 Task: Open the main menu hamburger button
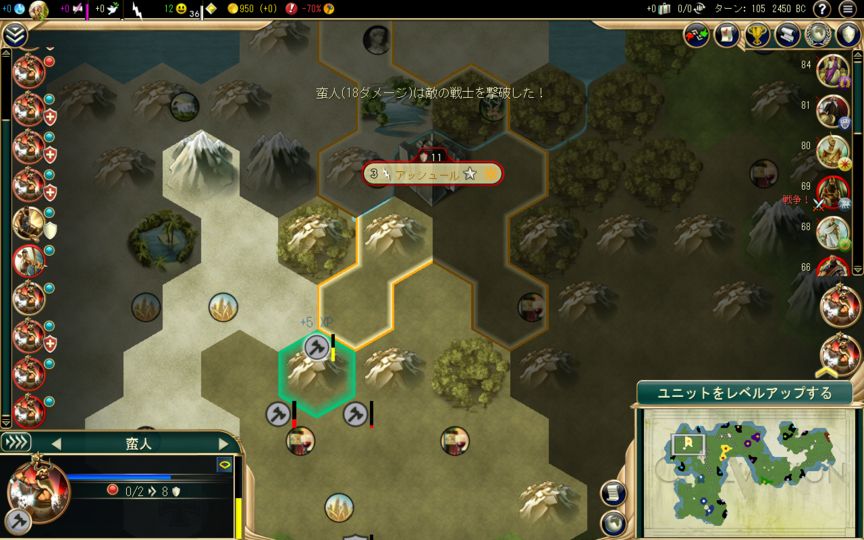(x=849, y=10)
